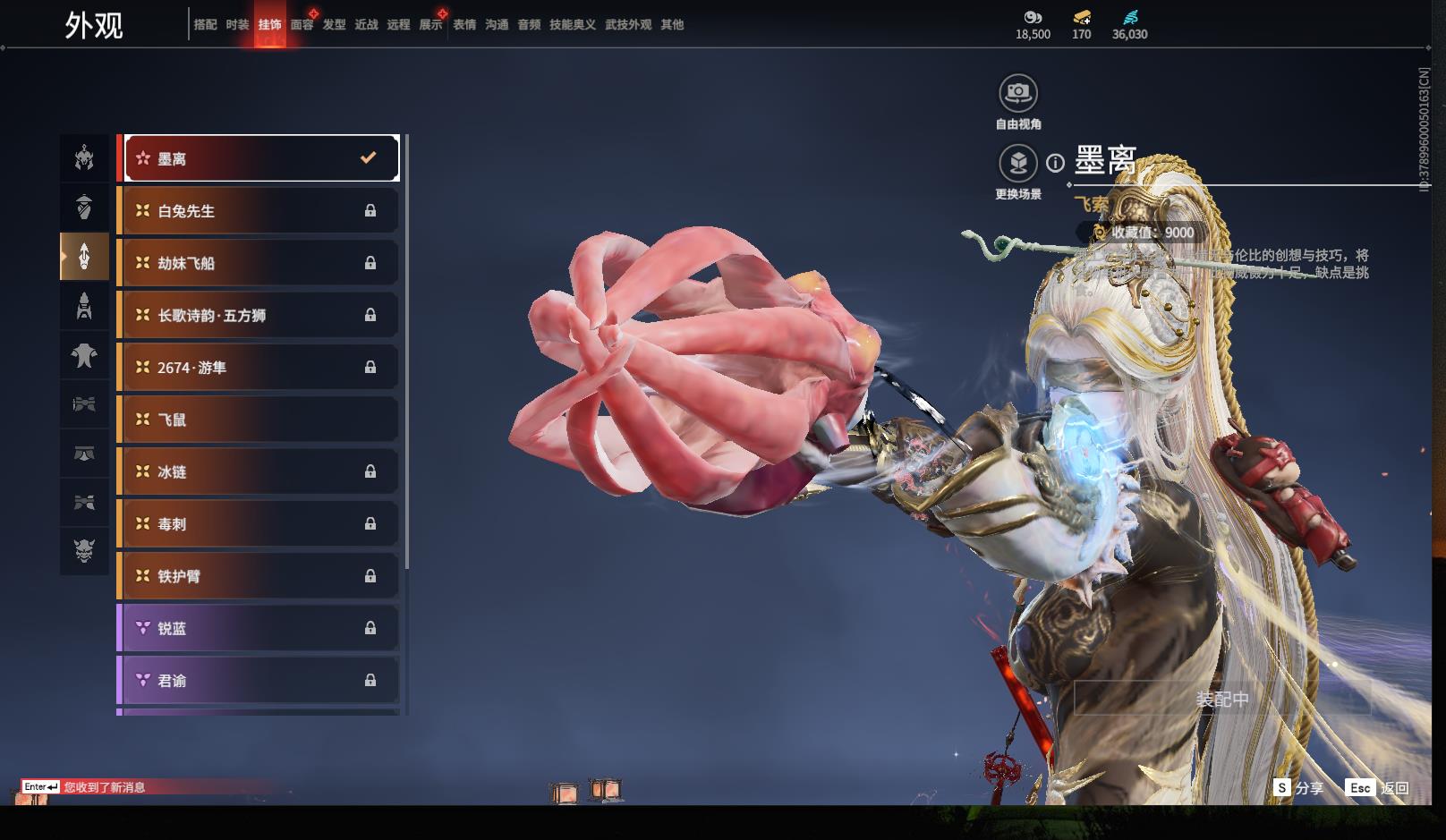Select the 发型 tab

pos(334,25)
